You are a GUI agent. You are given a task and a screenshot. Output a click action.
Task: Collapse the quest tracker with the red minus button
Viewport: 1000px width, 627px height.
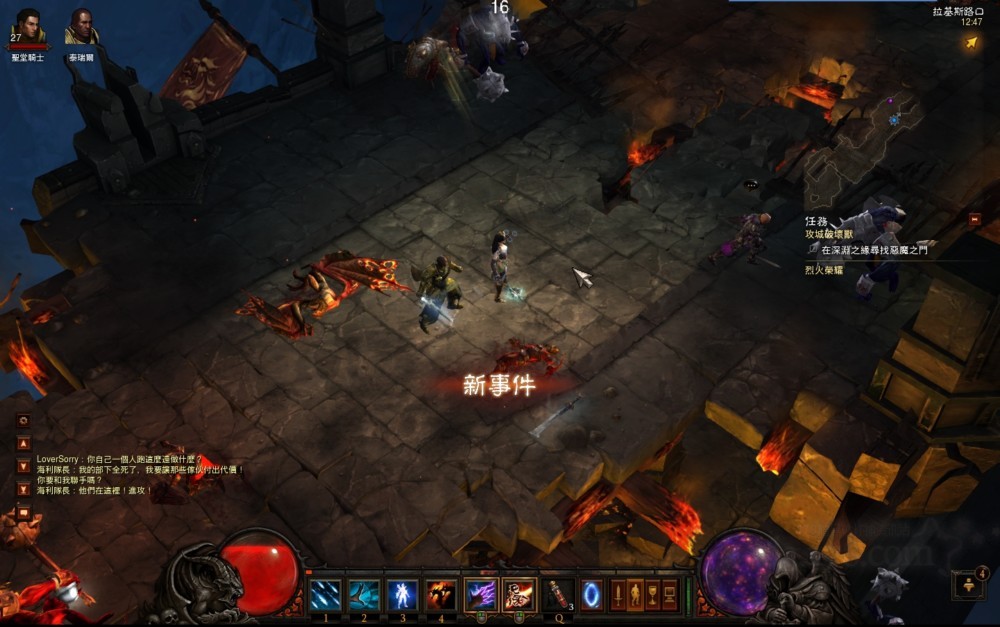(974, 219)
